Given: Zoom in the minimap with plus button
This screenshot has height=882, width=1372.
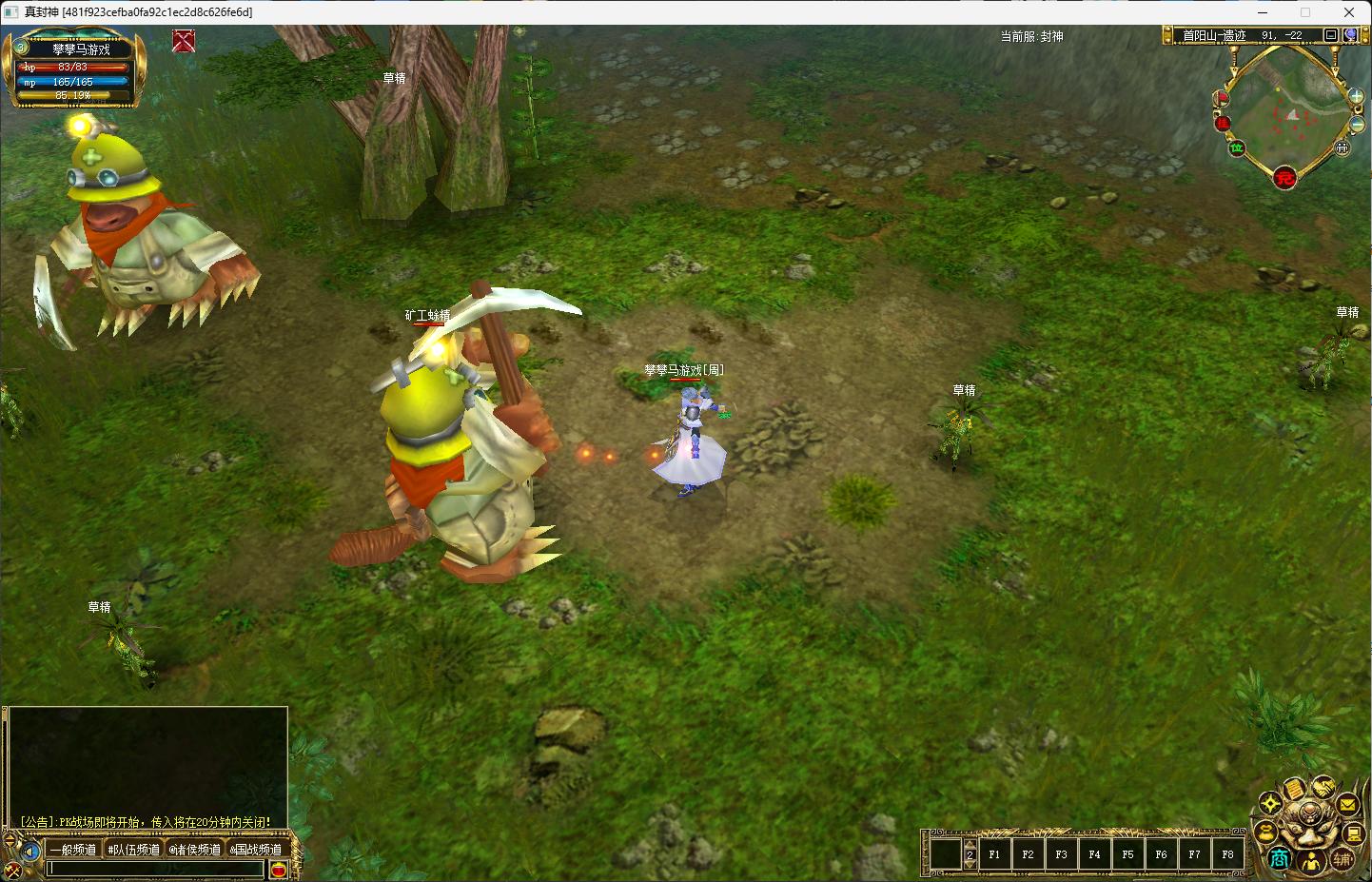Looking at the screenshot, I should point(1357,96).
